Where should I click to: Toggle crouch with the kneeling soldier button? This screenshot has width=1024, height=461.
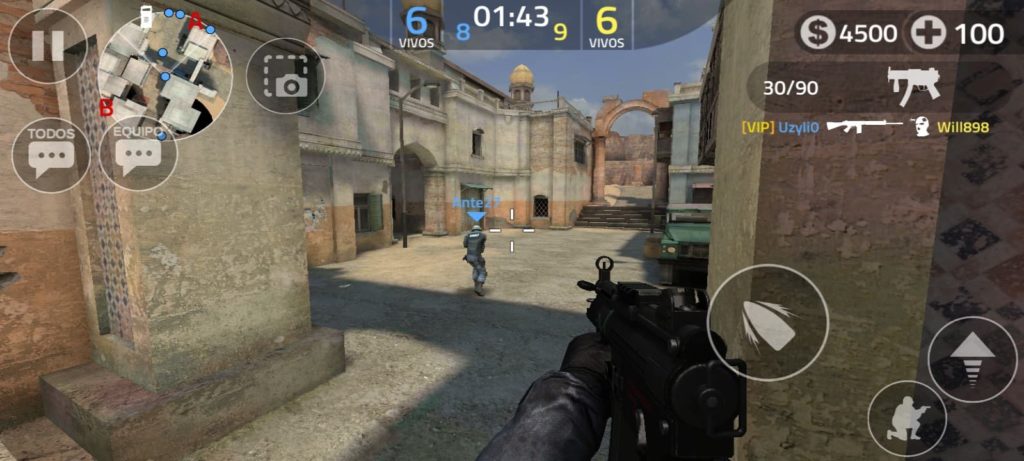(x=907, y=419)
